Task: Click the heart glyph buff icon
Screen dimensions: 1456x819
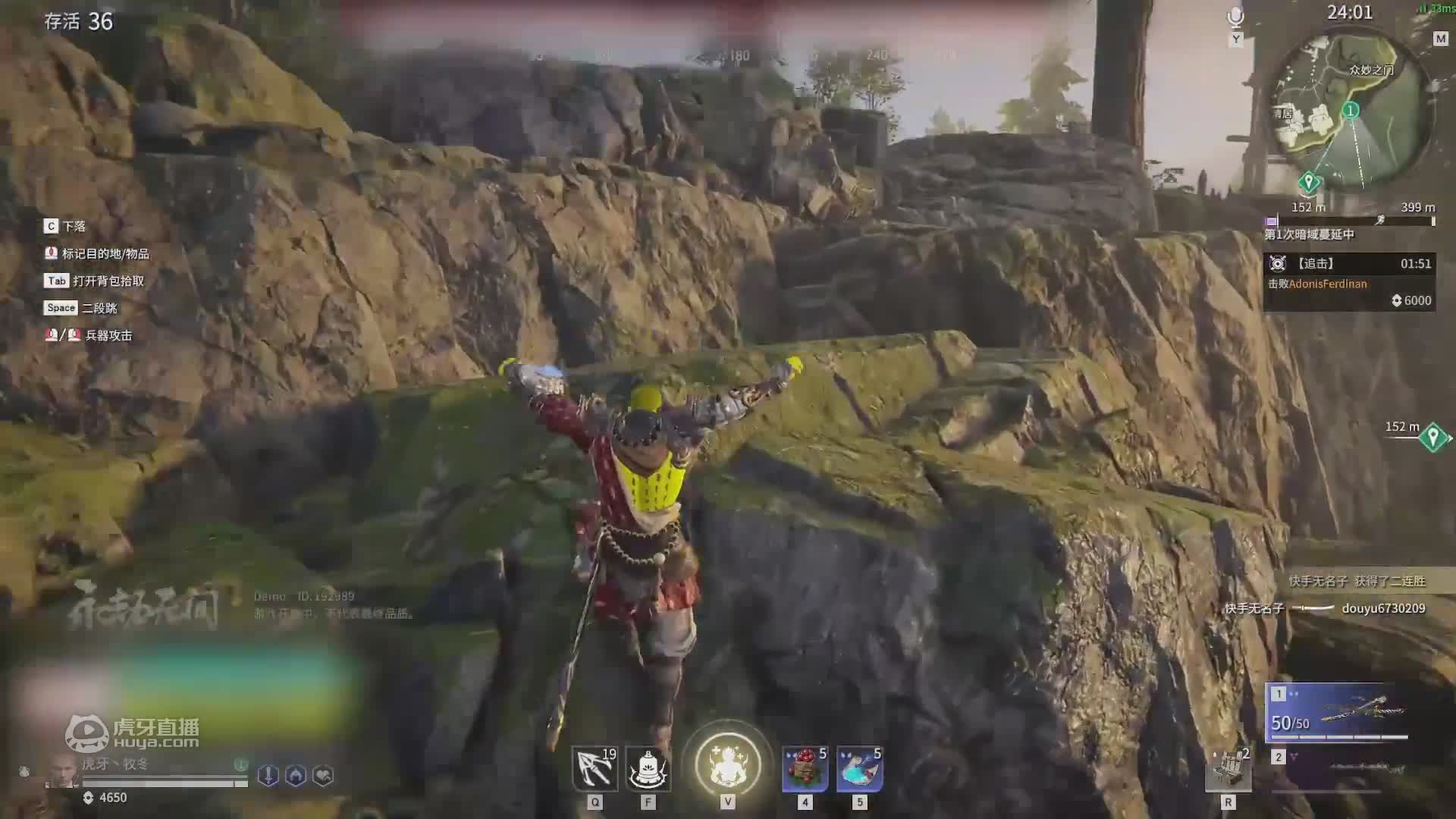Action: [x=323, y=775]
